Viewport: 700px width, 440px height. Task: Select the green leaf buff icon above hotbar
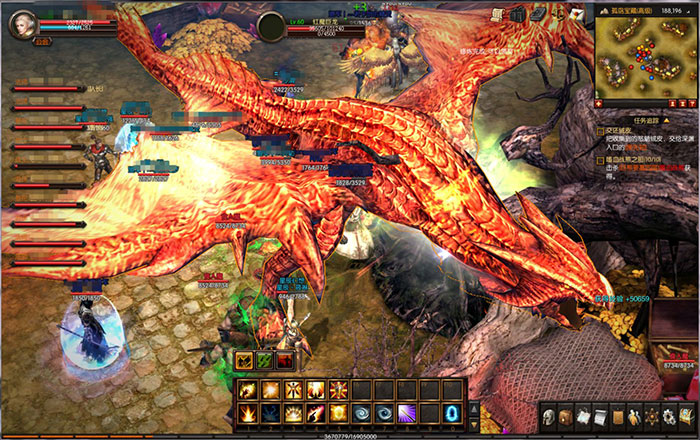tap(264, 361)
